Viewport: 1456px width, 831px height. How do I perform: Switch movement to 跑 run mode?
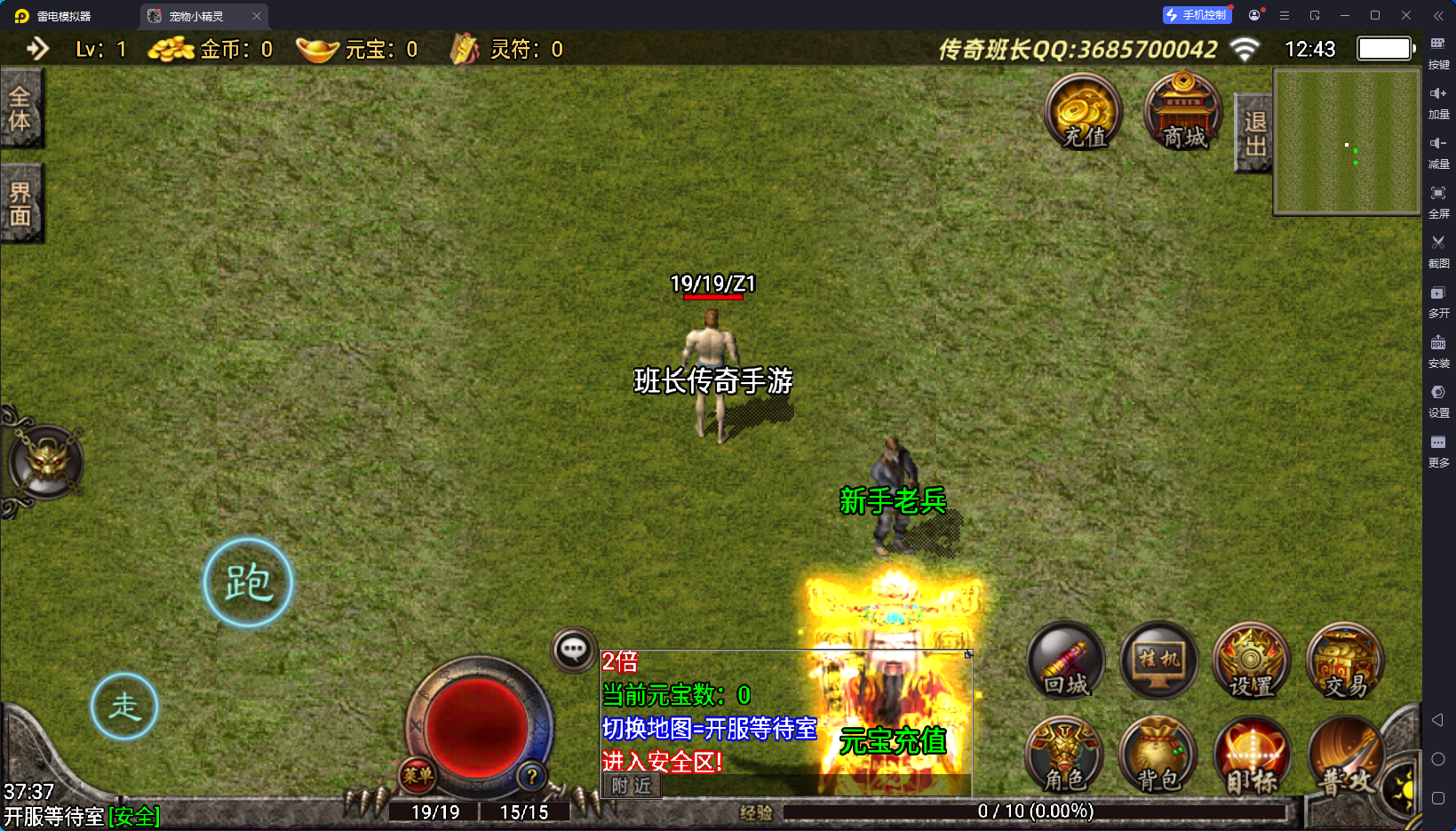(248, 583)
